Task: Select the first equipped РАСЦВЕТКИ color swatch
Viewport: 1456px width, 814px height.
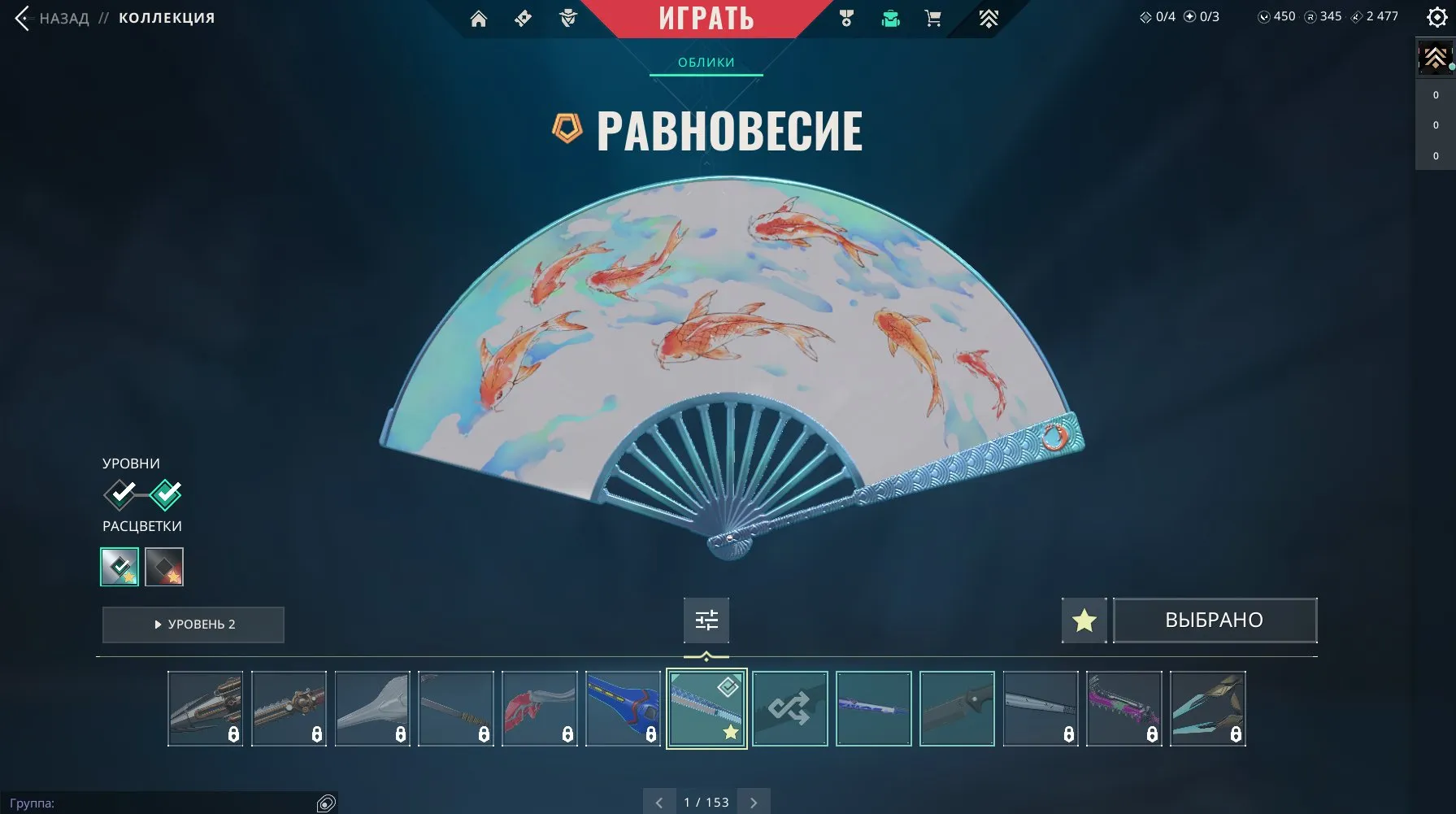Action: 119,567
